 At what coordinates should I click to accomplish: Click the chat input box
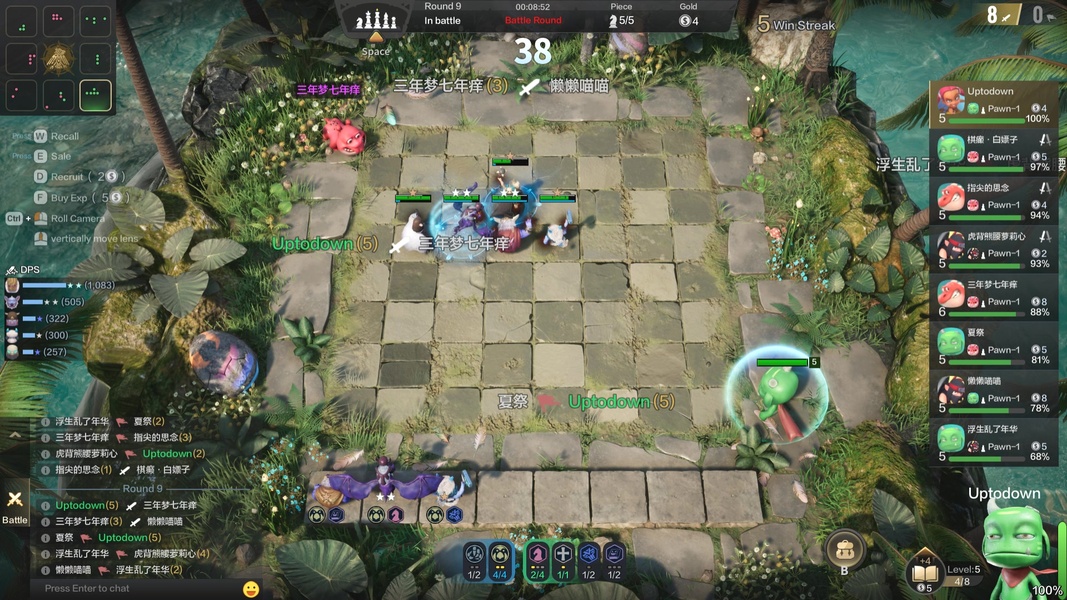(135, 588)
